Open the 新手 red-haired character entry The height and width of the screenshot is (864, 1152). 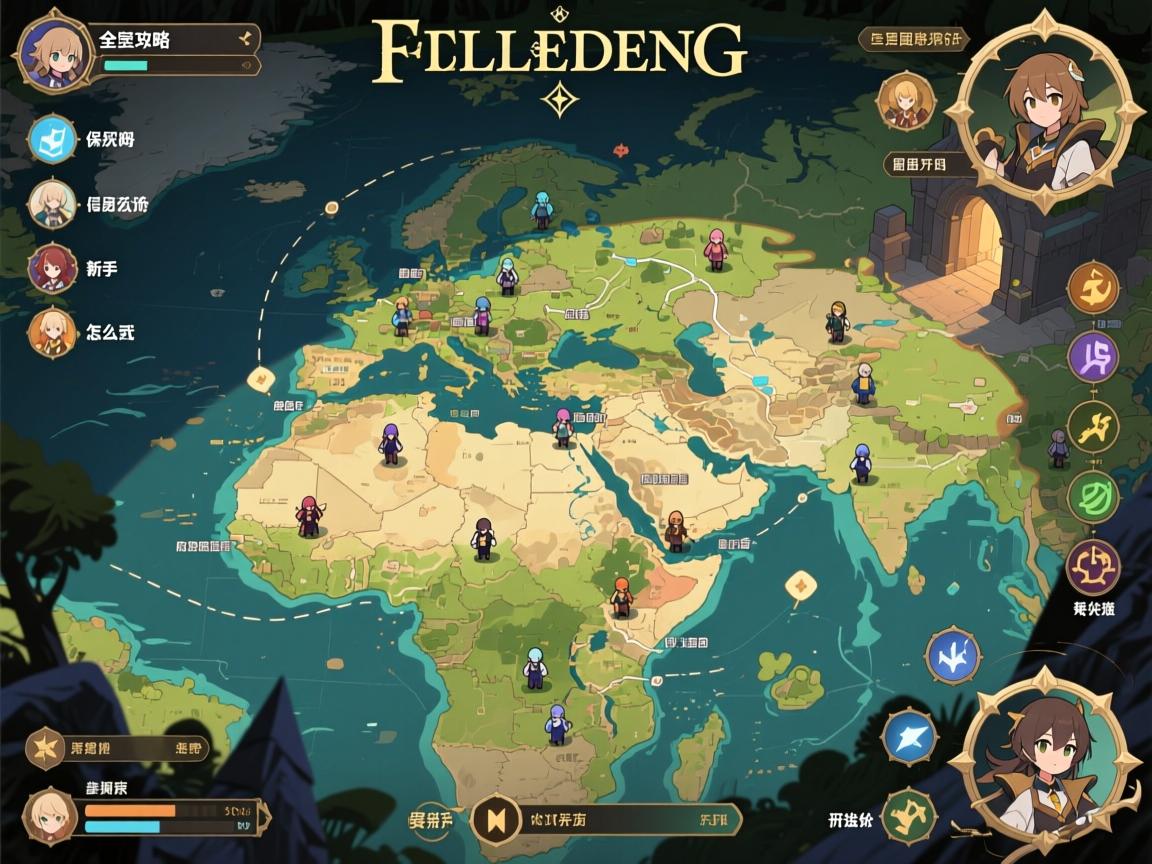click(x=52, y=268)
